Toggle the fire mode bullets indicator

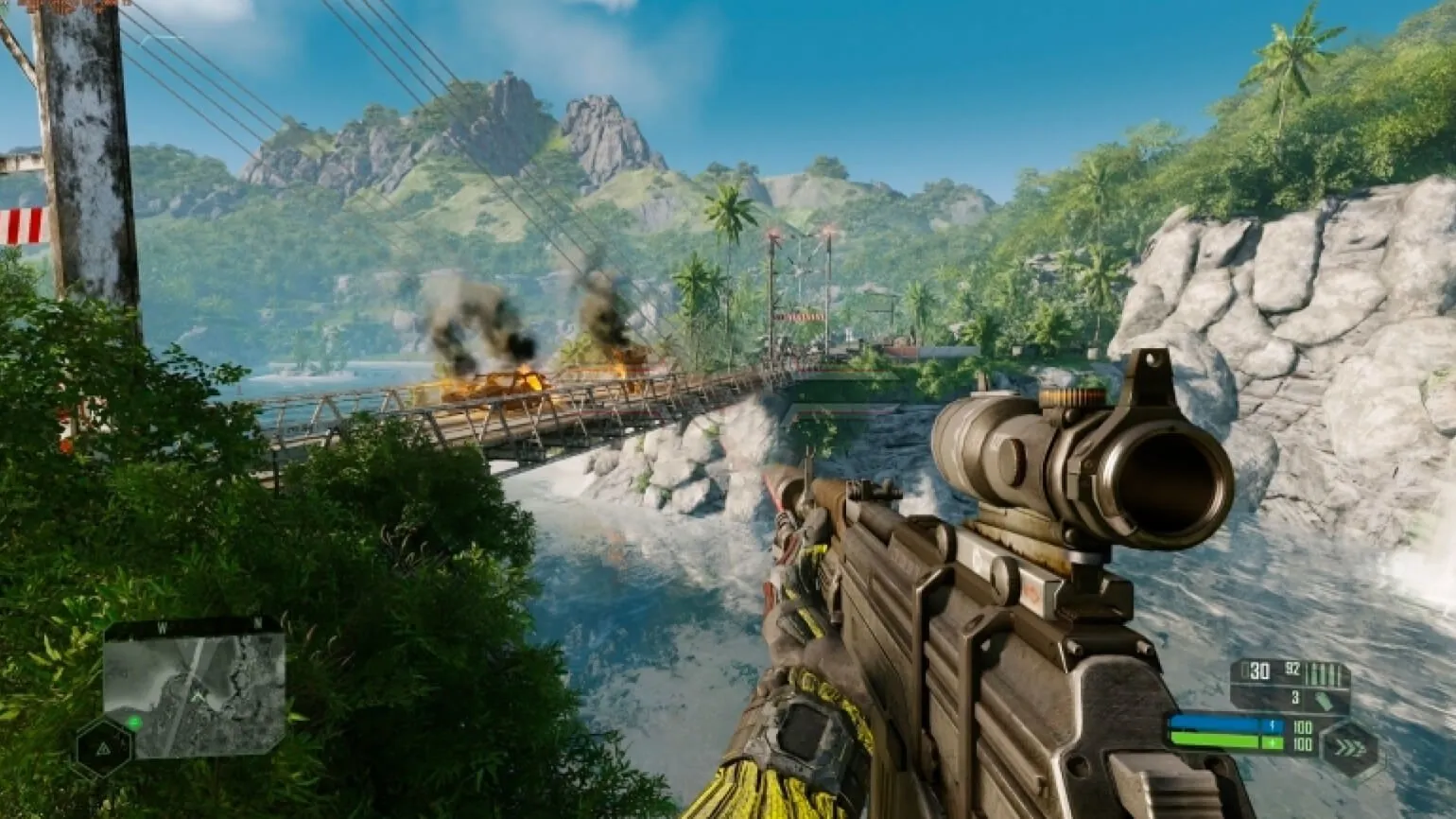click(1326, 673)
